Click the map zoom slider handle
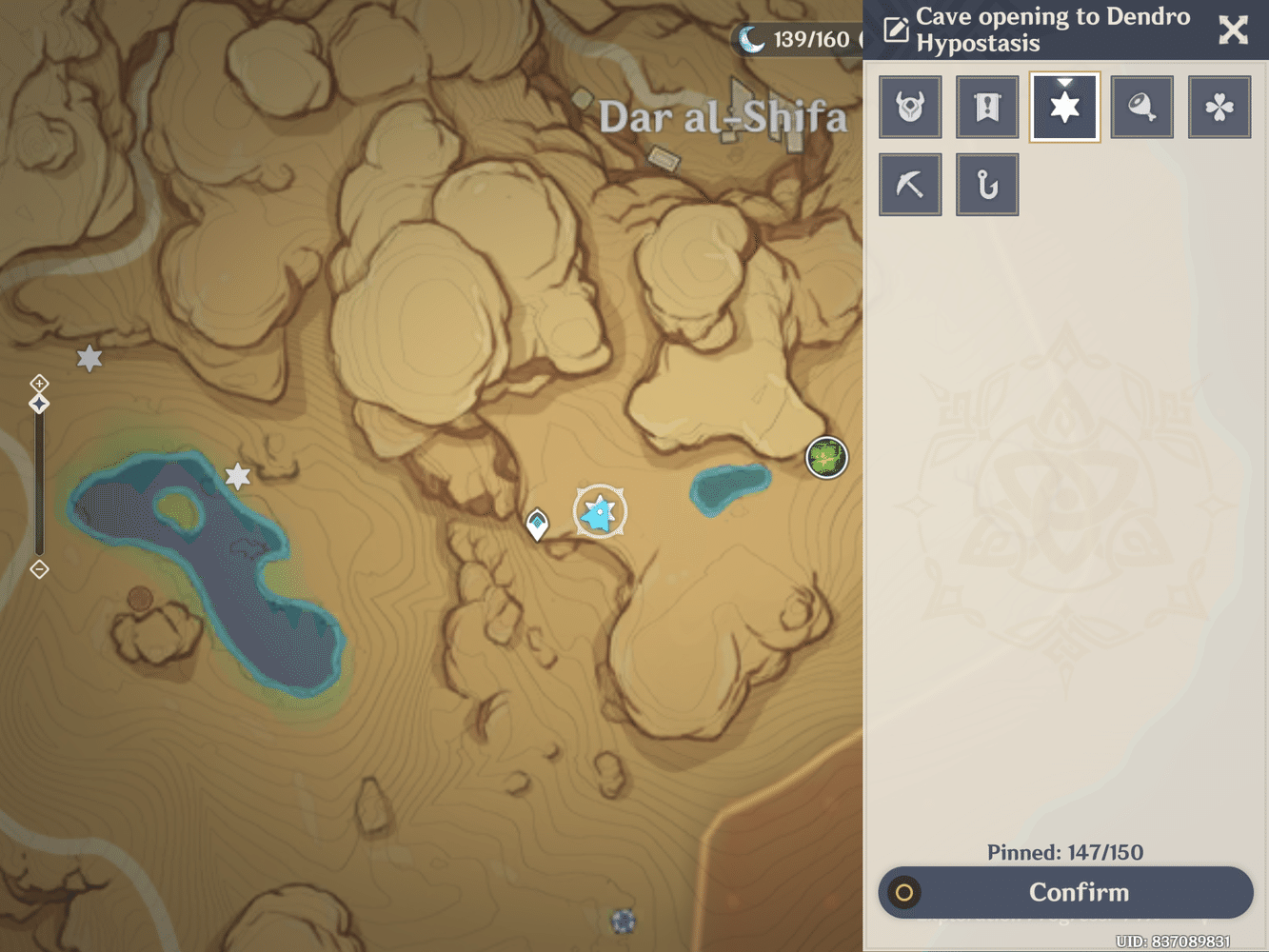Image resolution: width=1269 pixels, height=952 pixels. pyautogui.click(x=39, y=404)
